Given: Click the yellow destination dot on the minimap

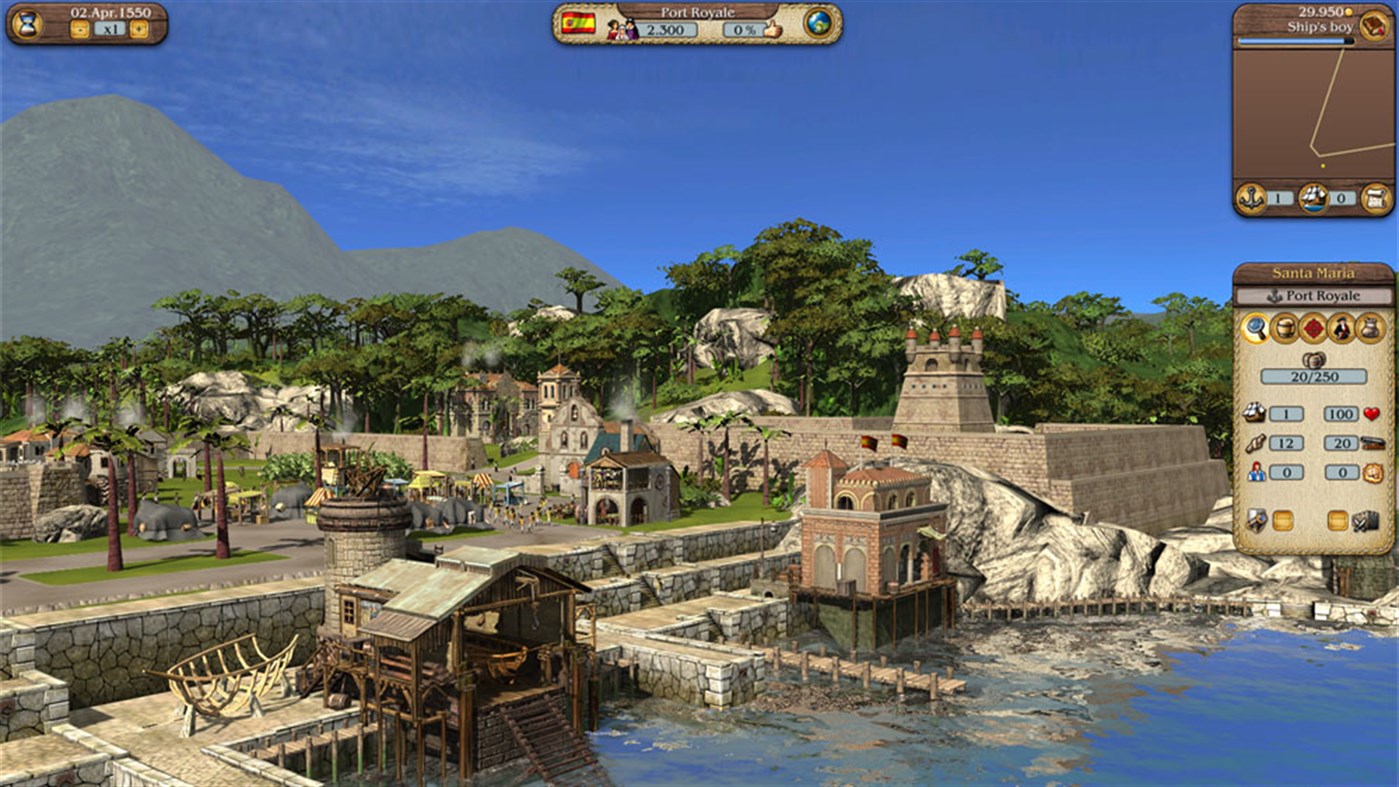Looking at the screenshot, I should (1323, 165).
